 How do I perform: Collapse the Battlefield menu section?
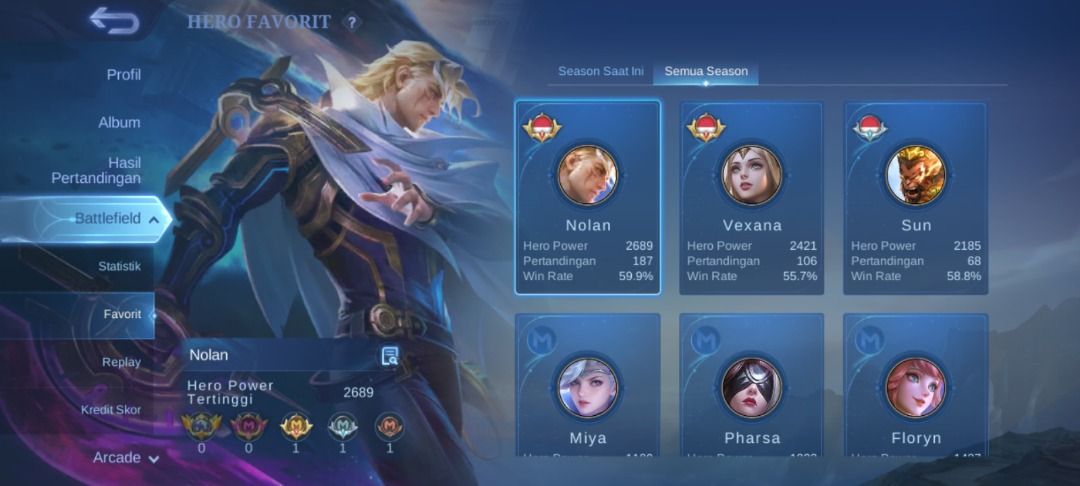point(115,218)
